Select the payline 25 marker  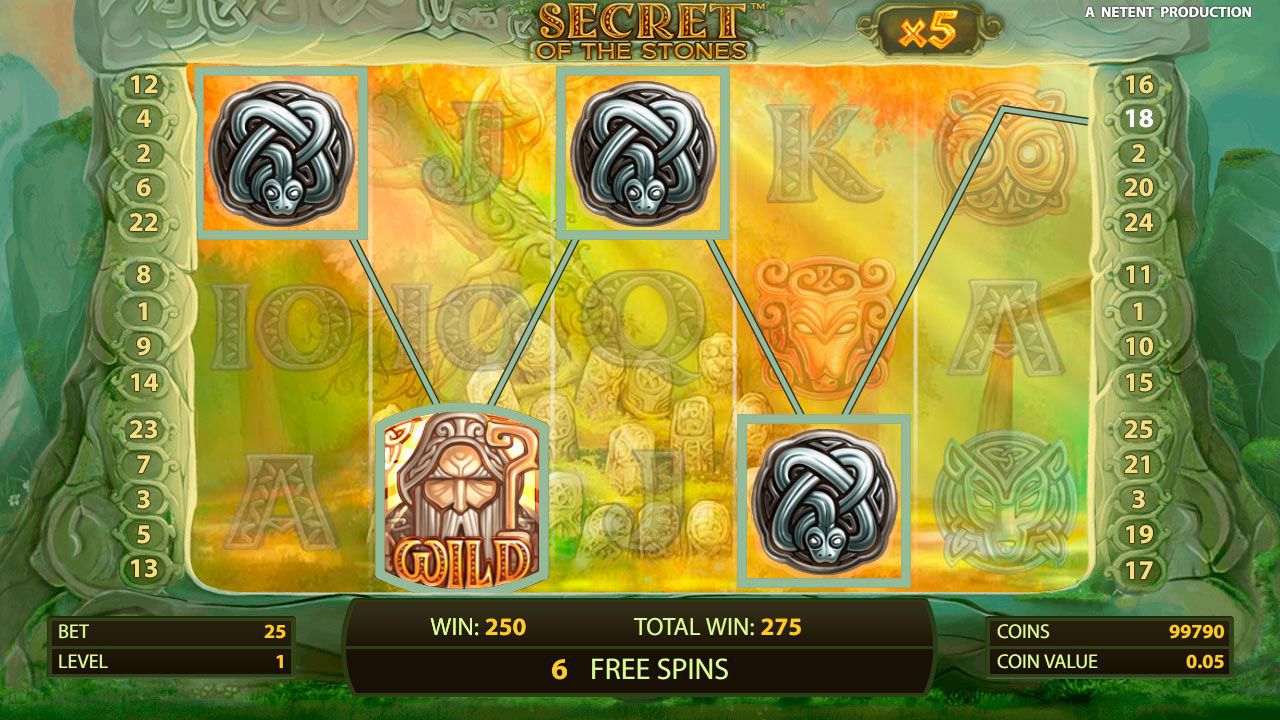(x=1139, y=430)
